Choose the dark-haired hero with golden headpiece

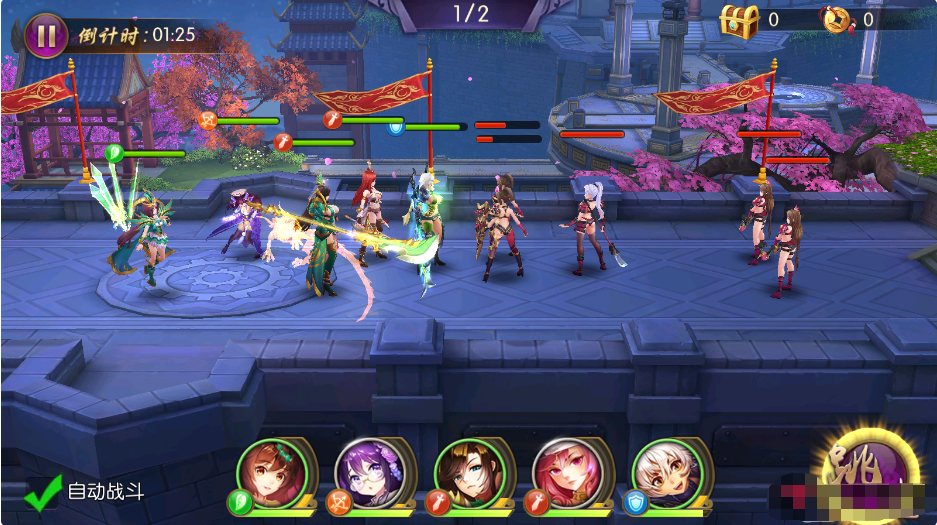point(469,472)
